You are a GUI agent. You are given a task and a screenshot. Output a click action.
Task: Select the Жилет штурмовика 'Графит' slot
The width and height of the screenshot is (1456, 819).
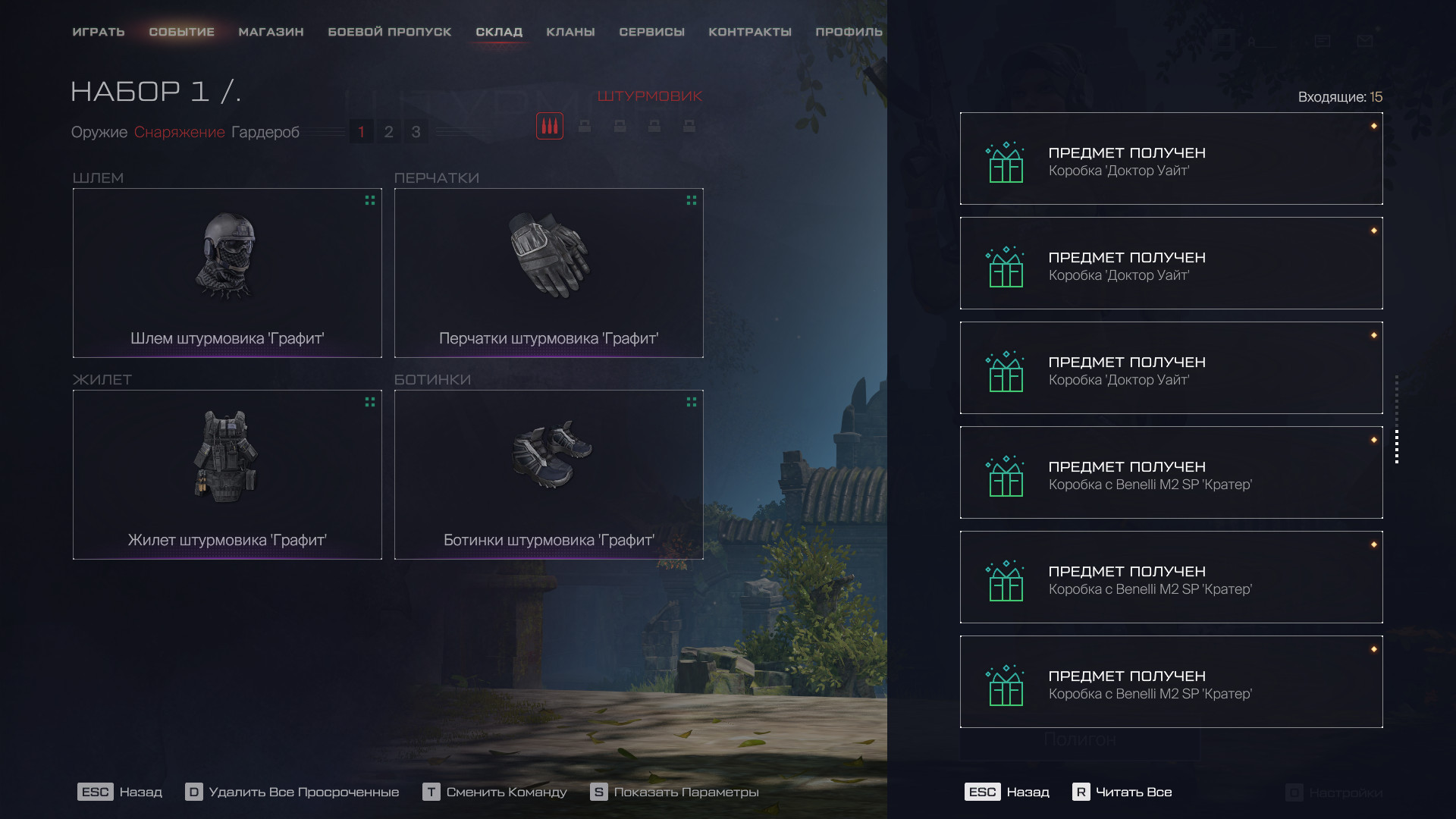tap(227, 475)
